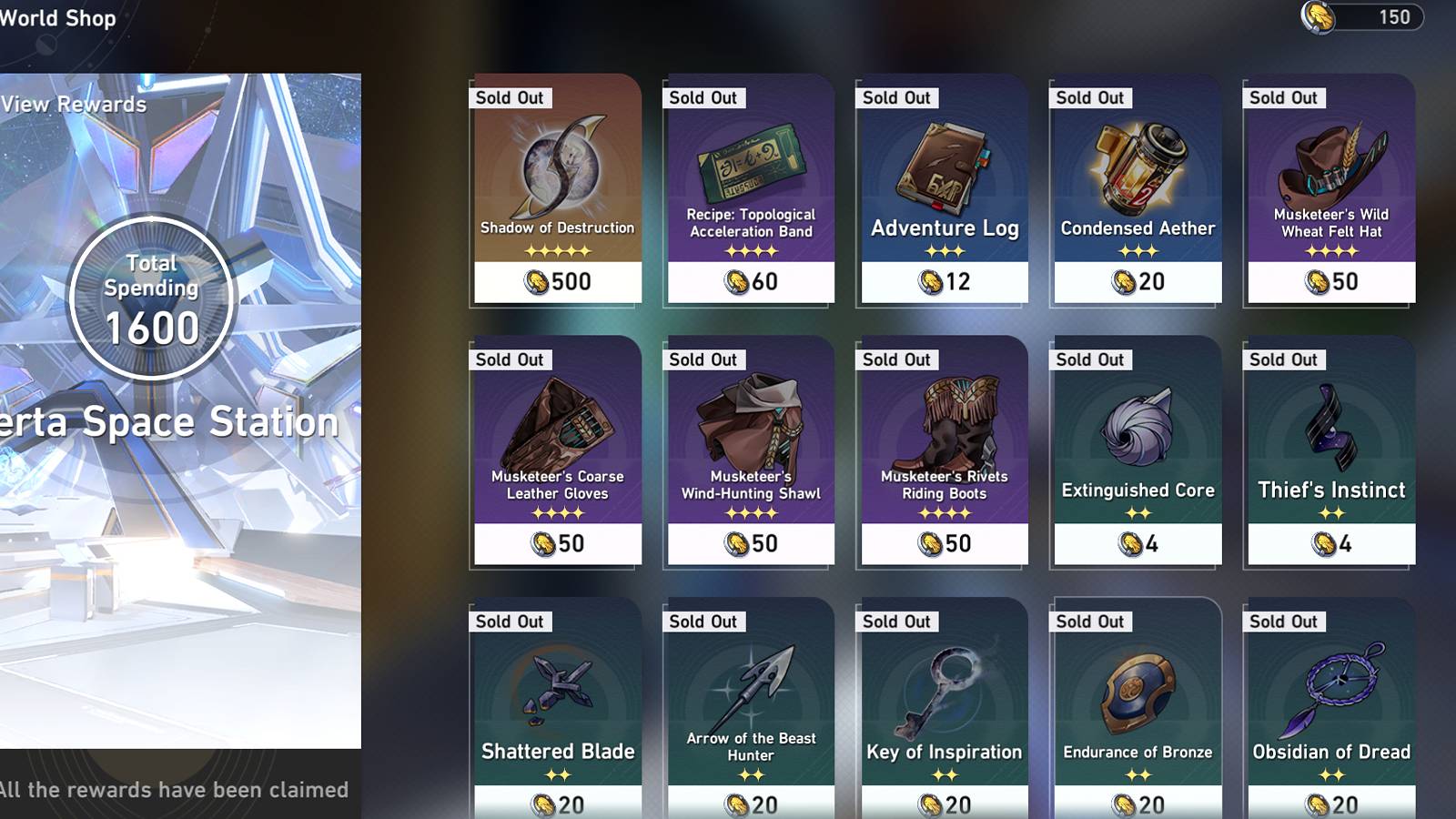Click the Thief's Instinct ribbon icon
The height and width of the screenshot is (819, 1456).
(1329, 428)
